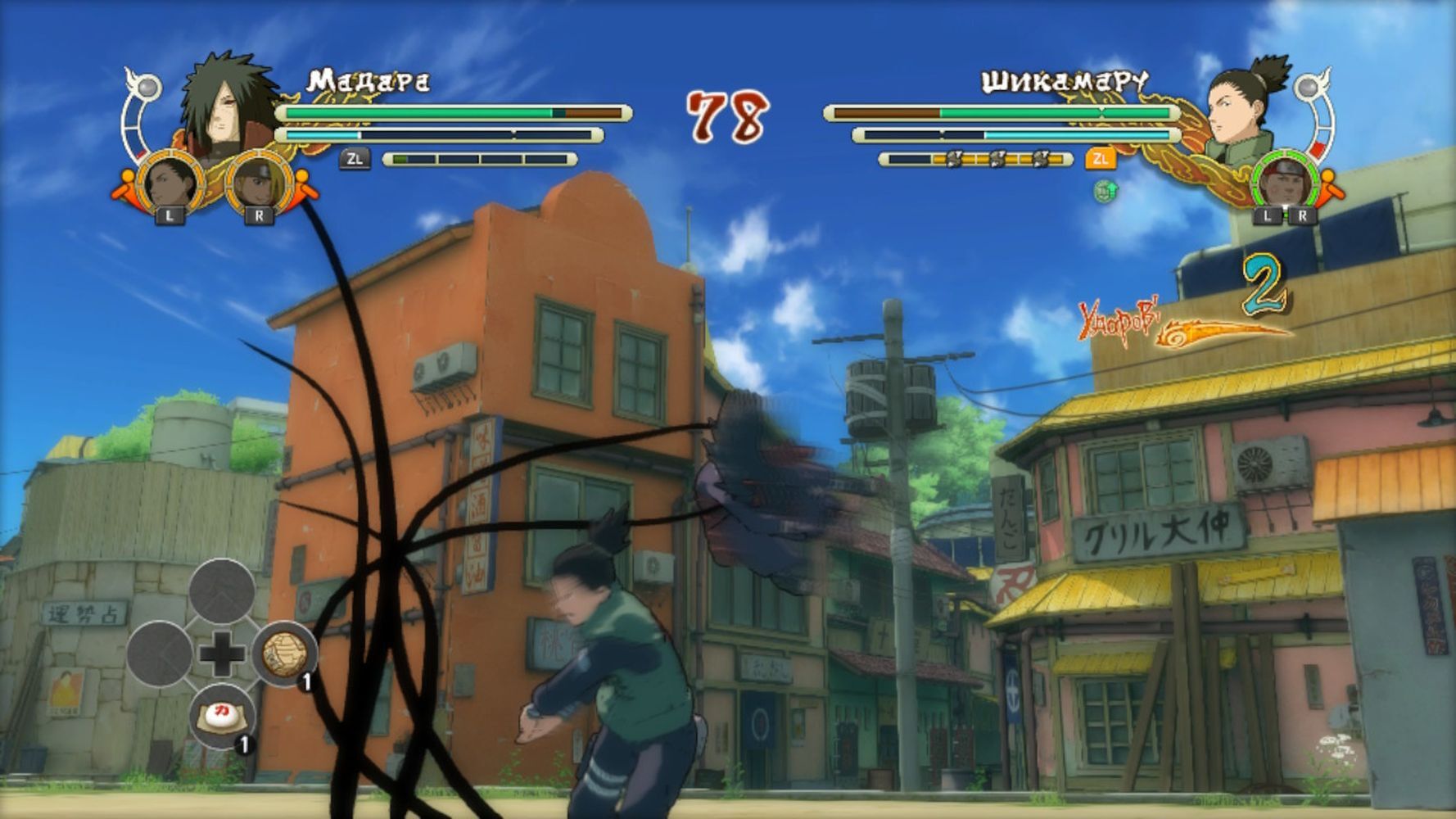Call Madara's support character labeled L
Screen dimensions: 1456x819
(x=170, y=183)
